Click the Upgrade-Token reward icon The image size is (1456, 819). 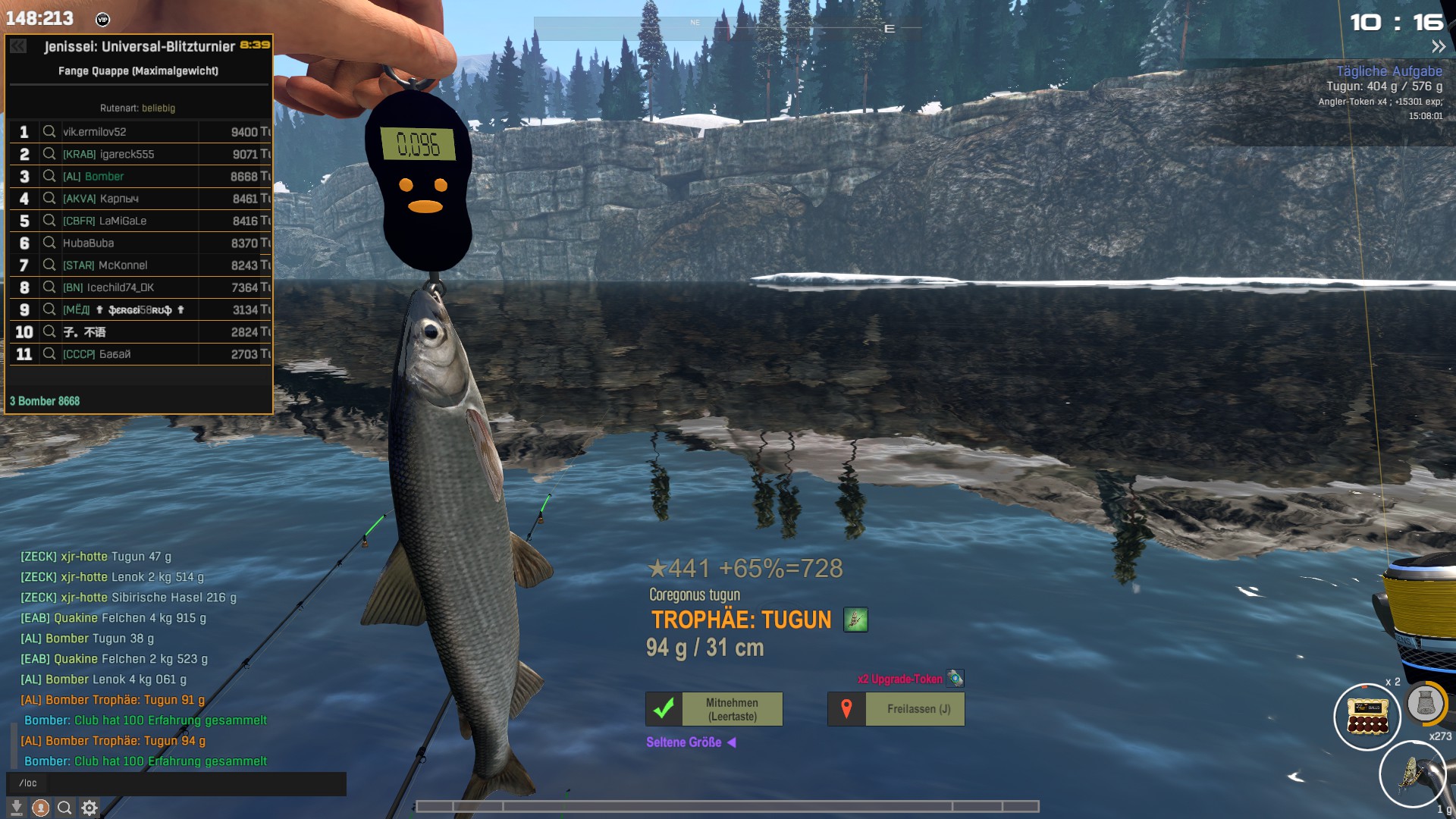click(955, 678)
